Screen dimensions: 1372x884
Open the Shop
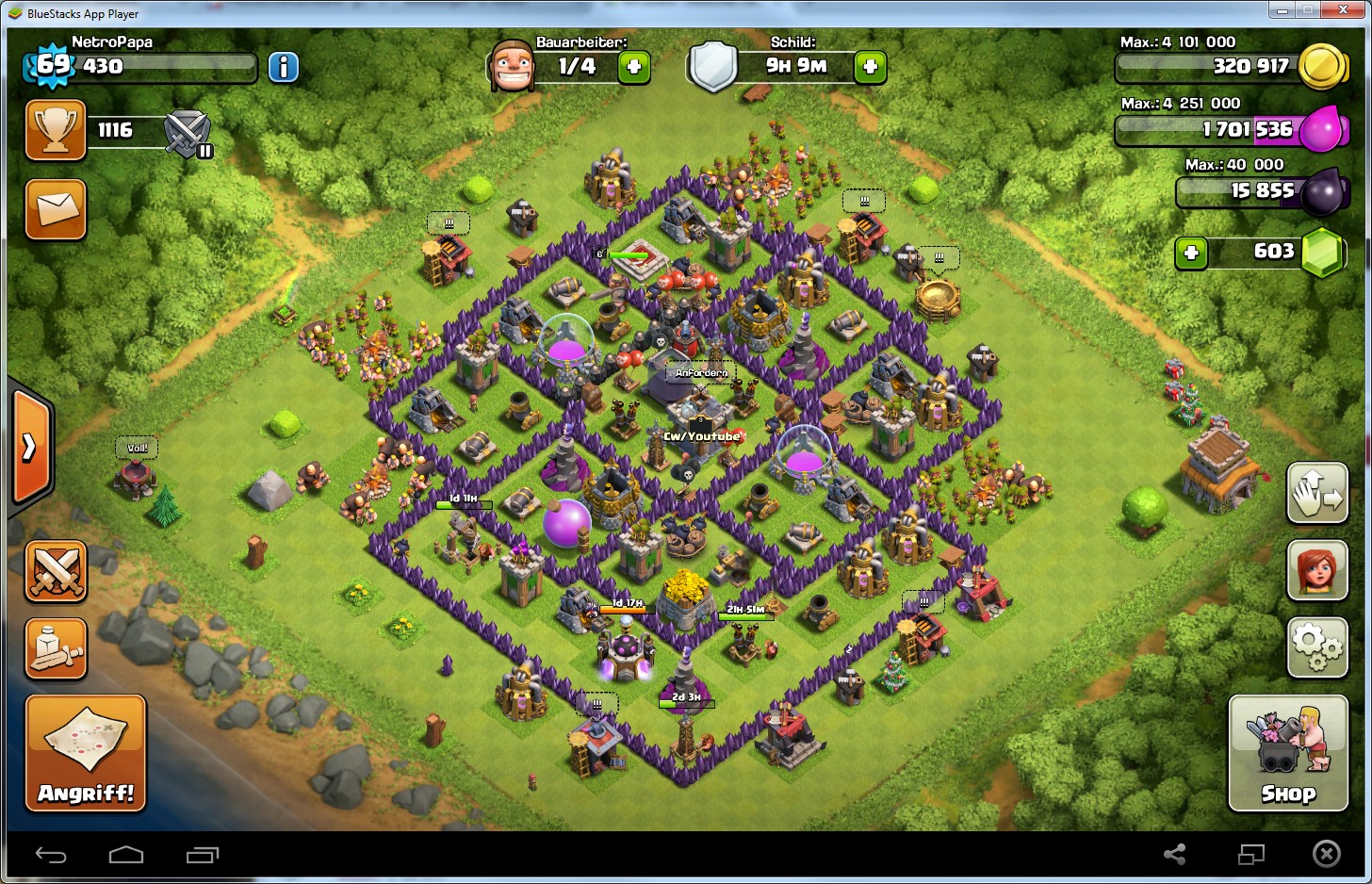[1287, 752]
